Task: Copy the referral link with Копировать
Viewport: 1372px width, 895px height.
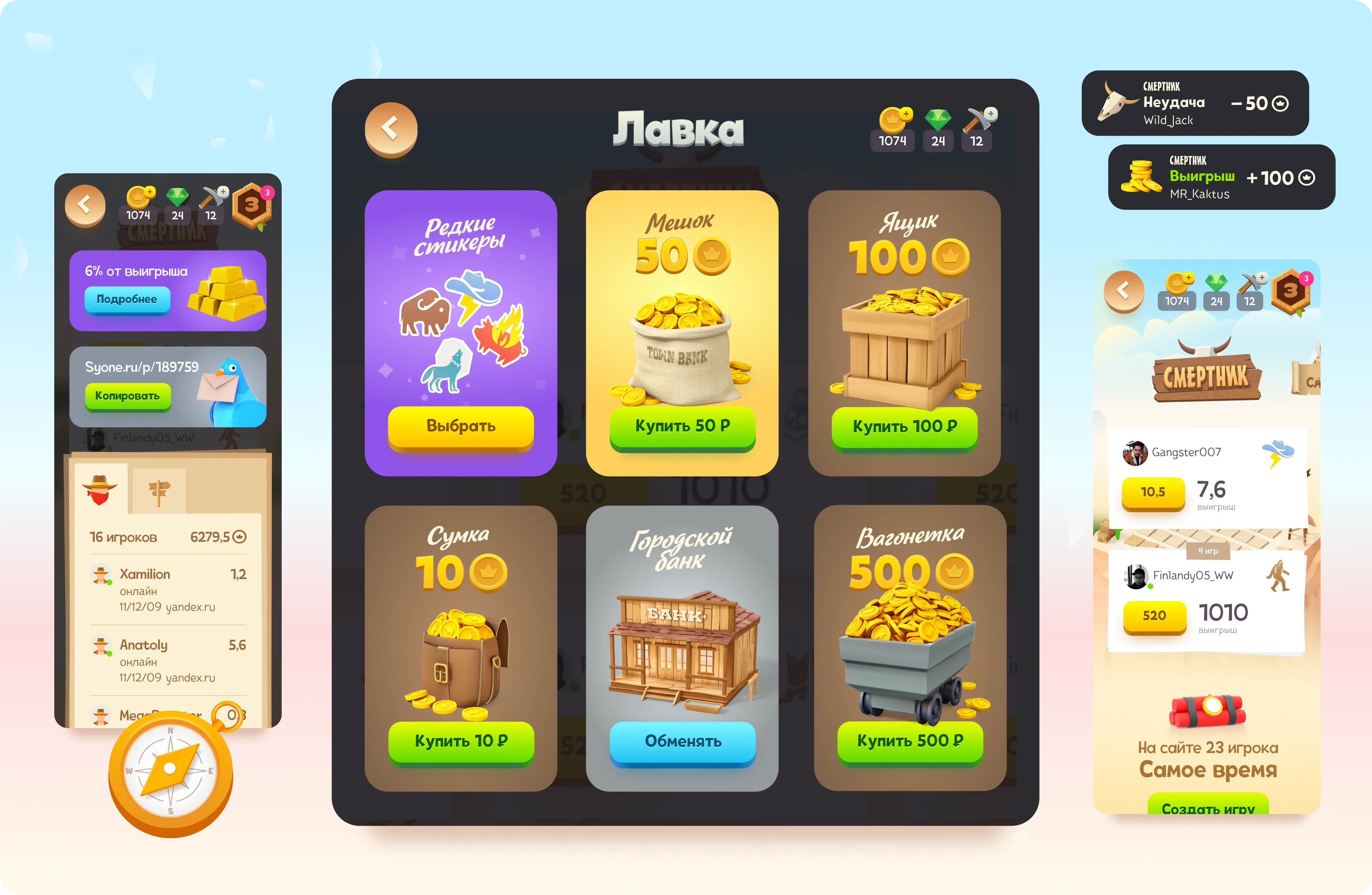Action: [x=127, y=396]
